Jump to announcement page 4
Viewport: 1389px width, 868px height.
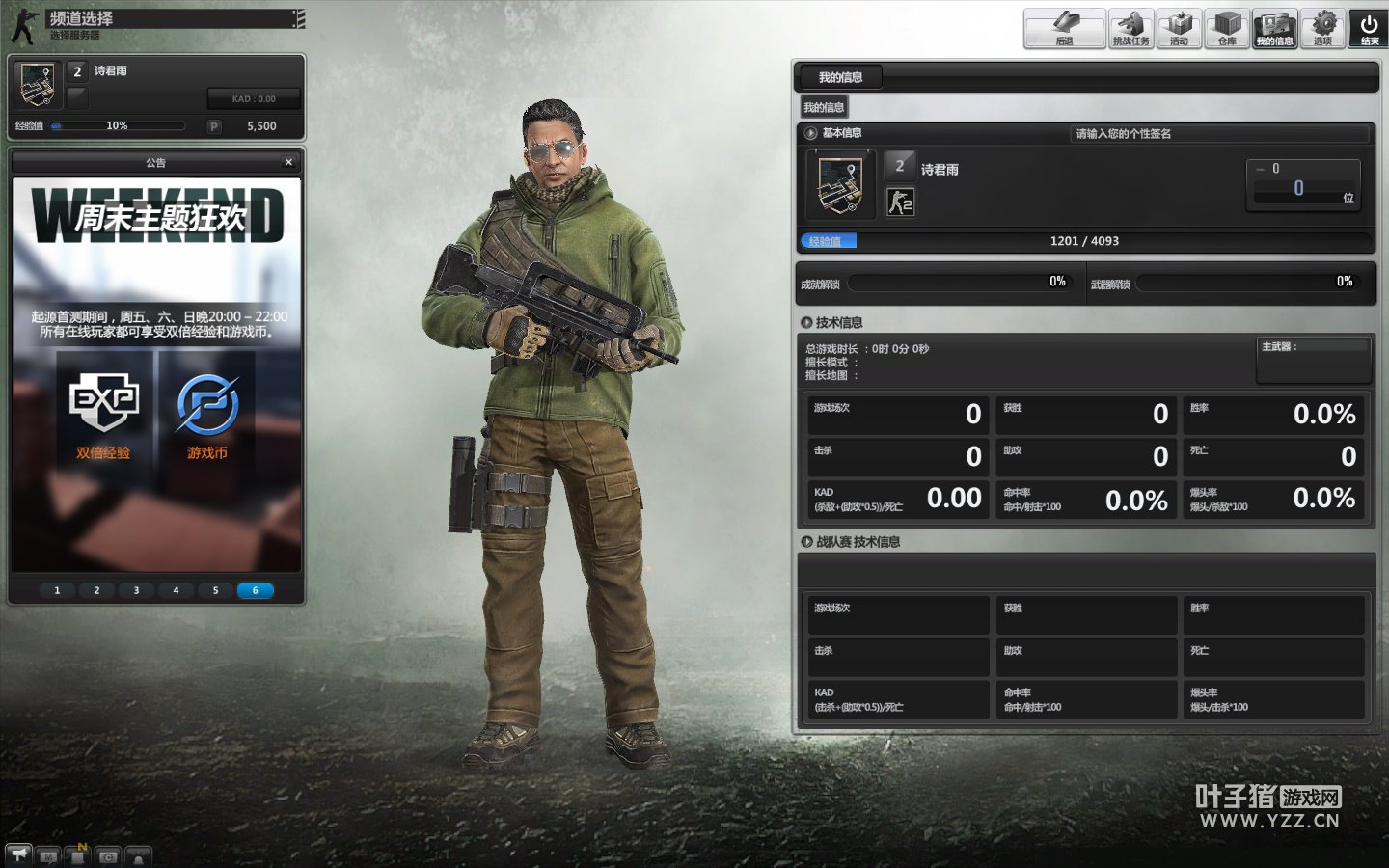(176, 590)
